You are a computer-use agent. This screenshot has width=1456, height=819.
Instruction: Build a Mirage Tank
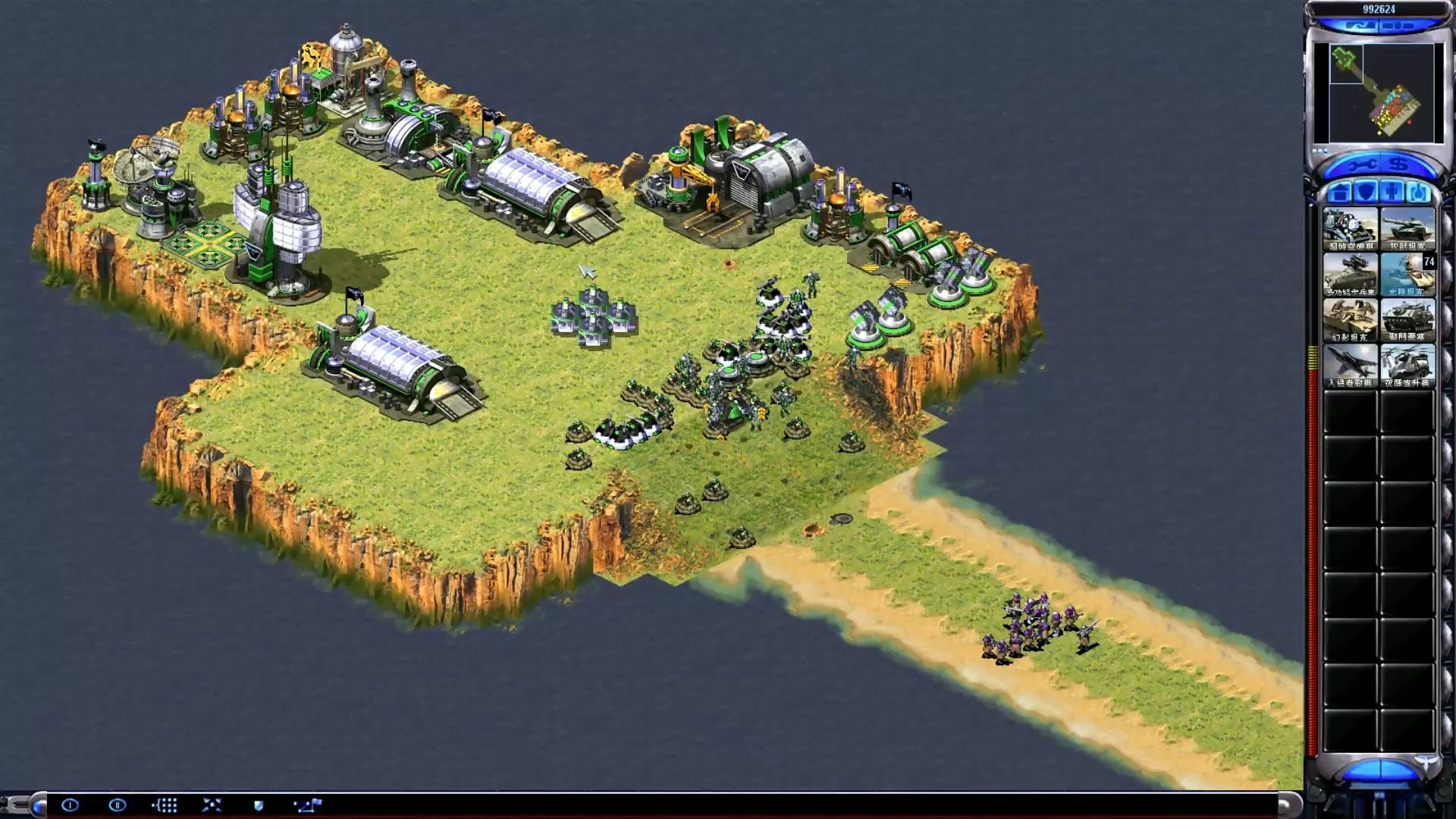(x=1350, y=320)
